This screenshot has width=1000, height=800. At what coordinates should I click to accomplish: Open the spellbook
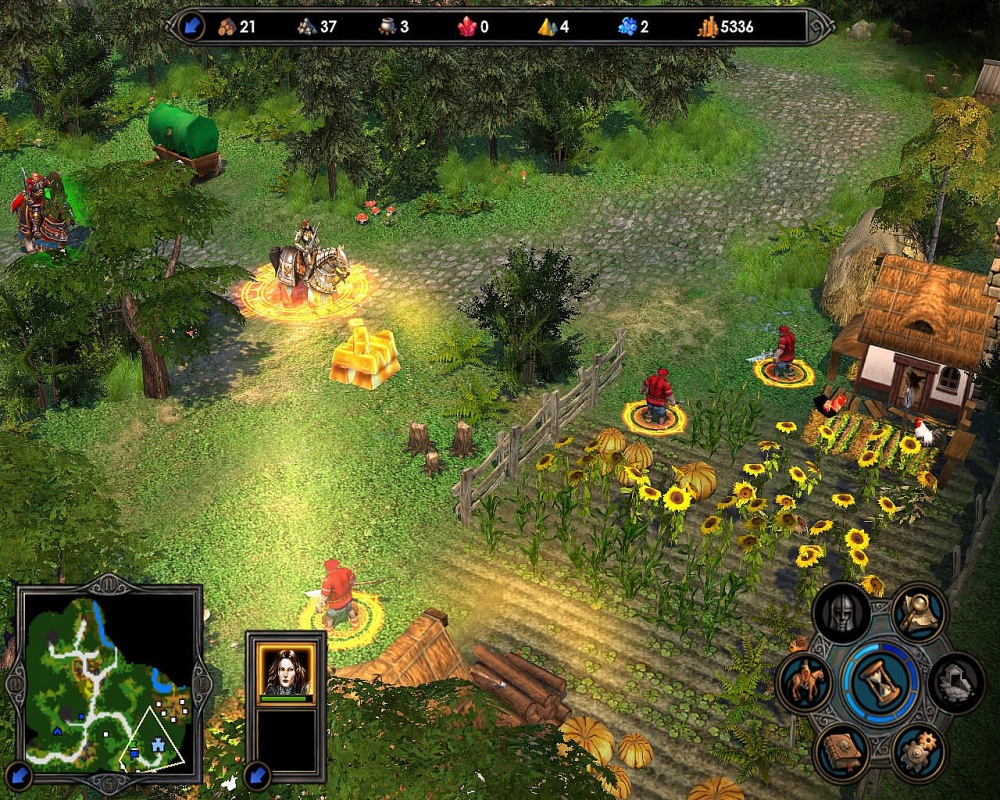tap(842, 752)
